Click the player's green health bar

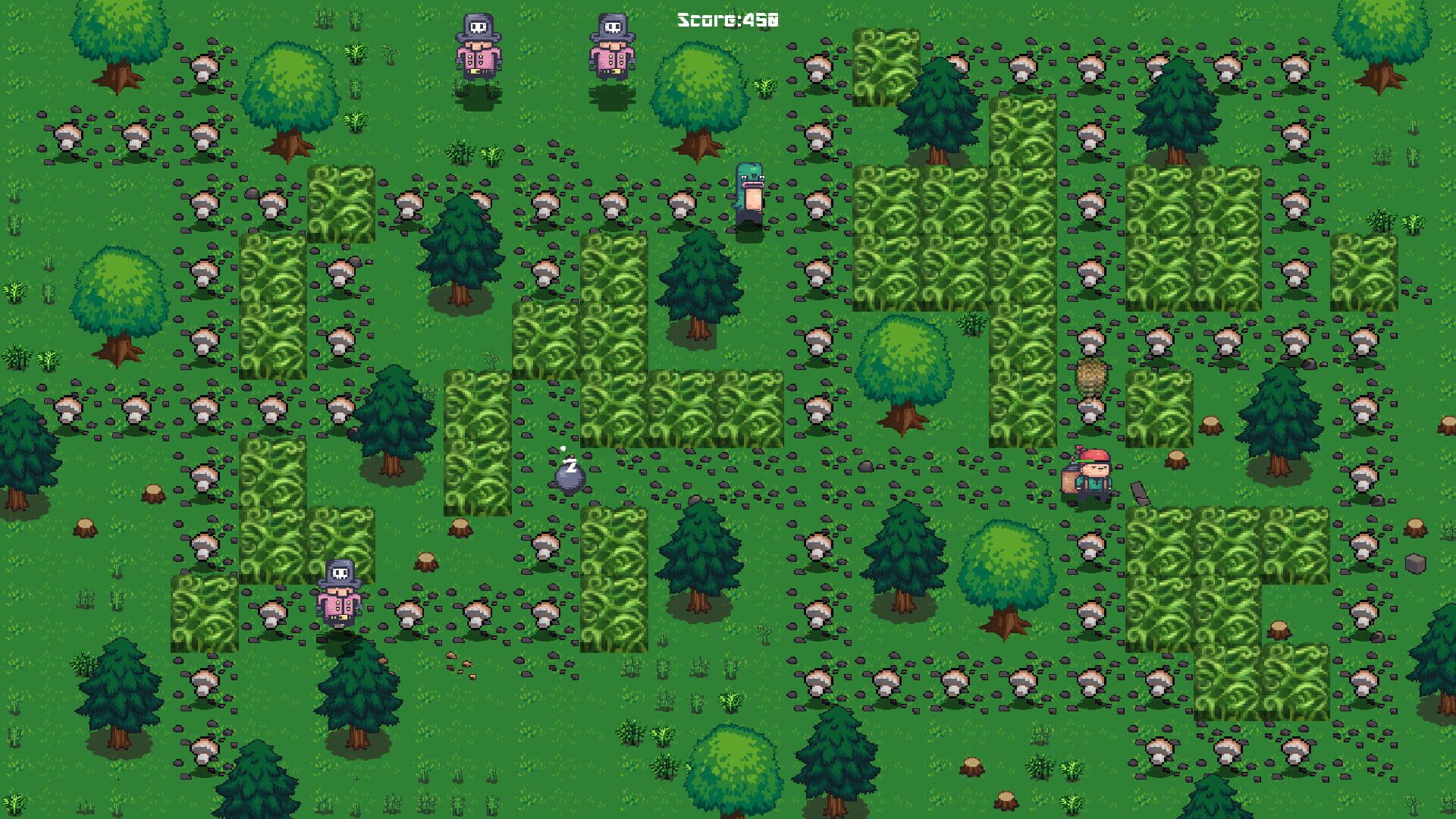1084,461
